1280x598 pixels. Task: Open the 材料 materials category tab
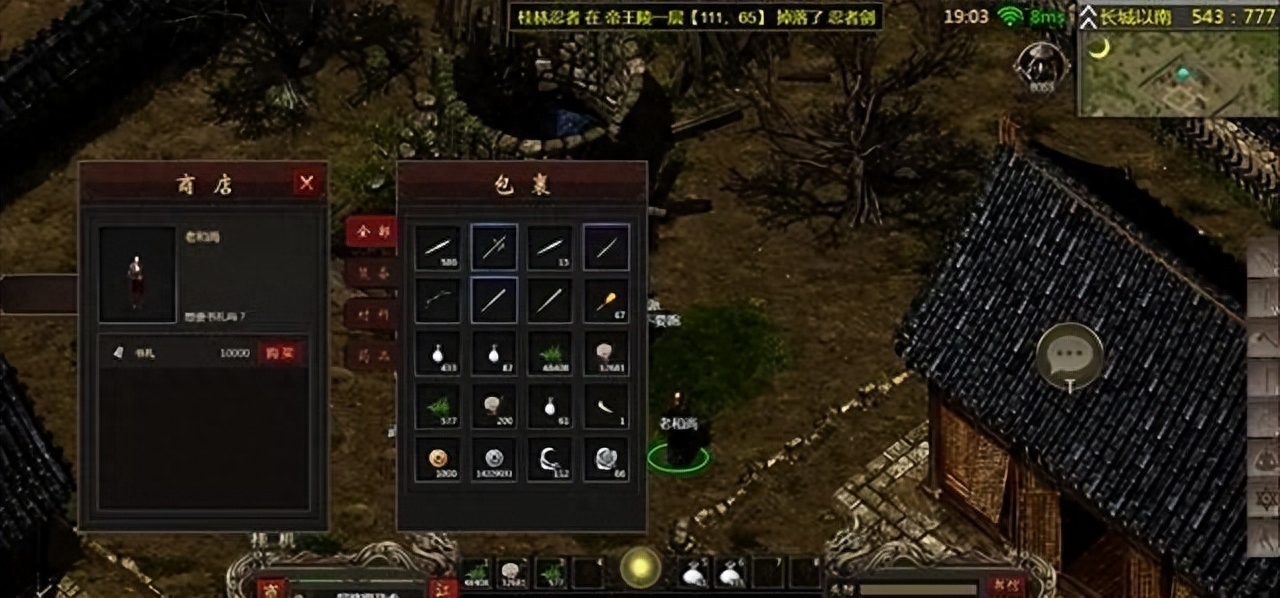click(370, 314)
